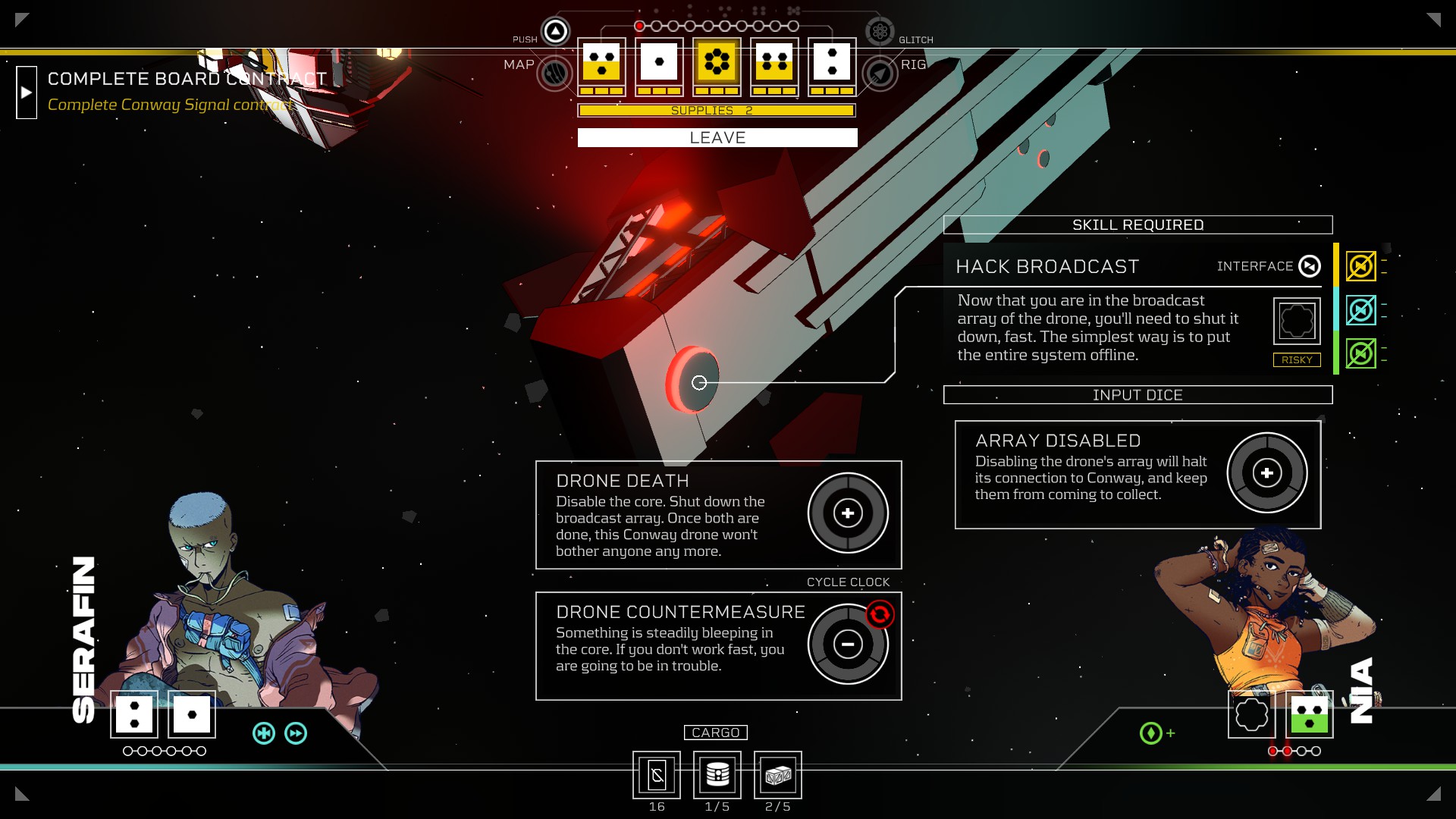Click Nia's green skill icon
This screenshot has width=1456, height=819.
coord(1150,733)
